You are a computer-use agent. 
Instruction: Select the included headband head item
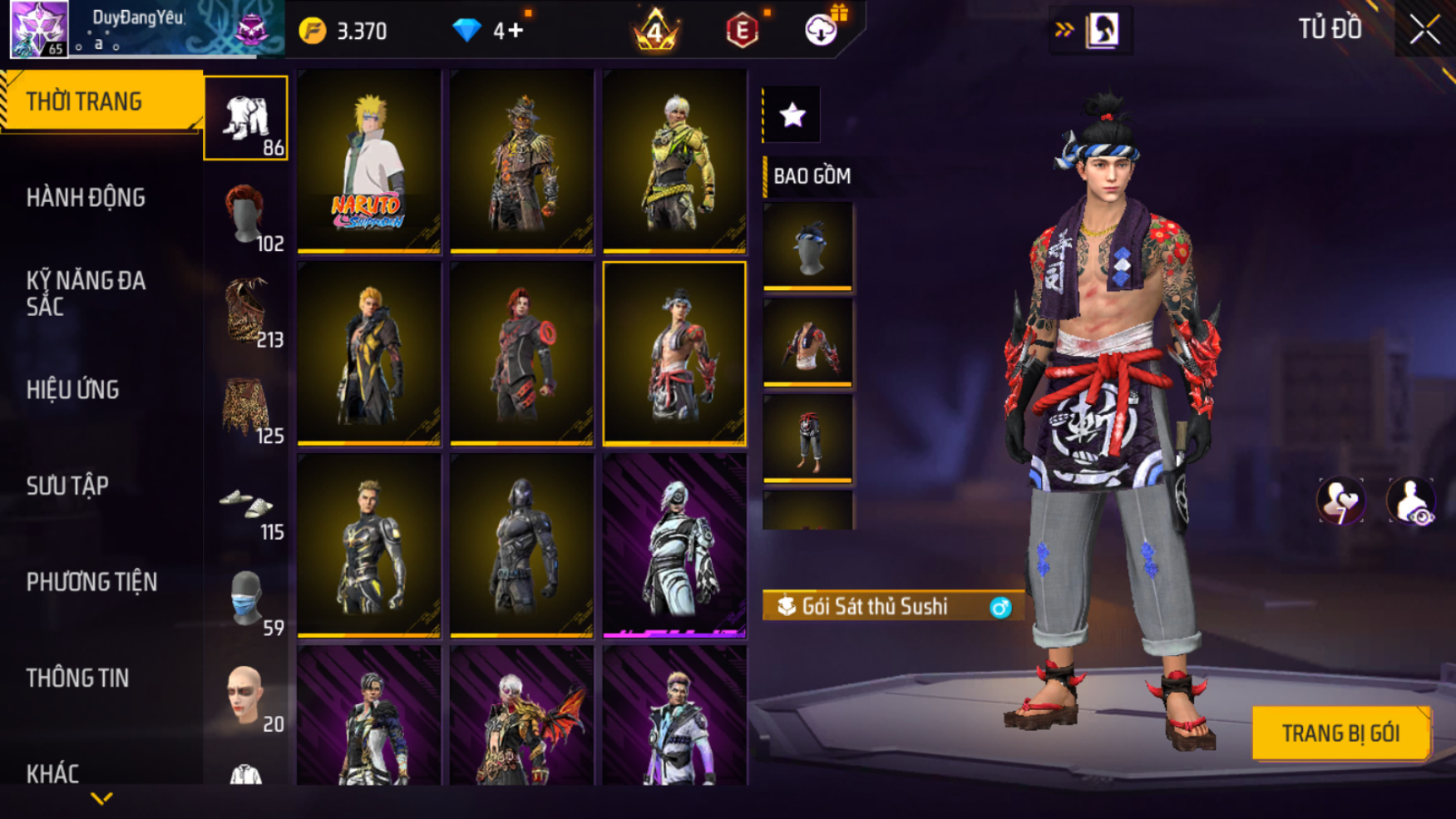[807, 246]
